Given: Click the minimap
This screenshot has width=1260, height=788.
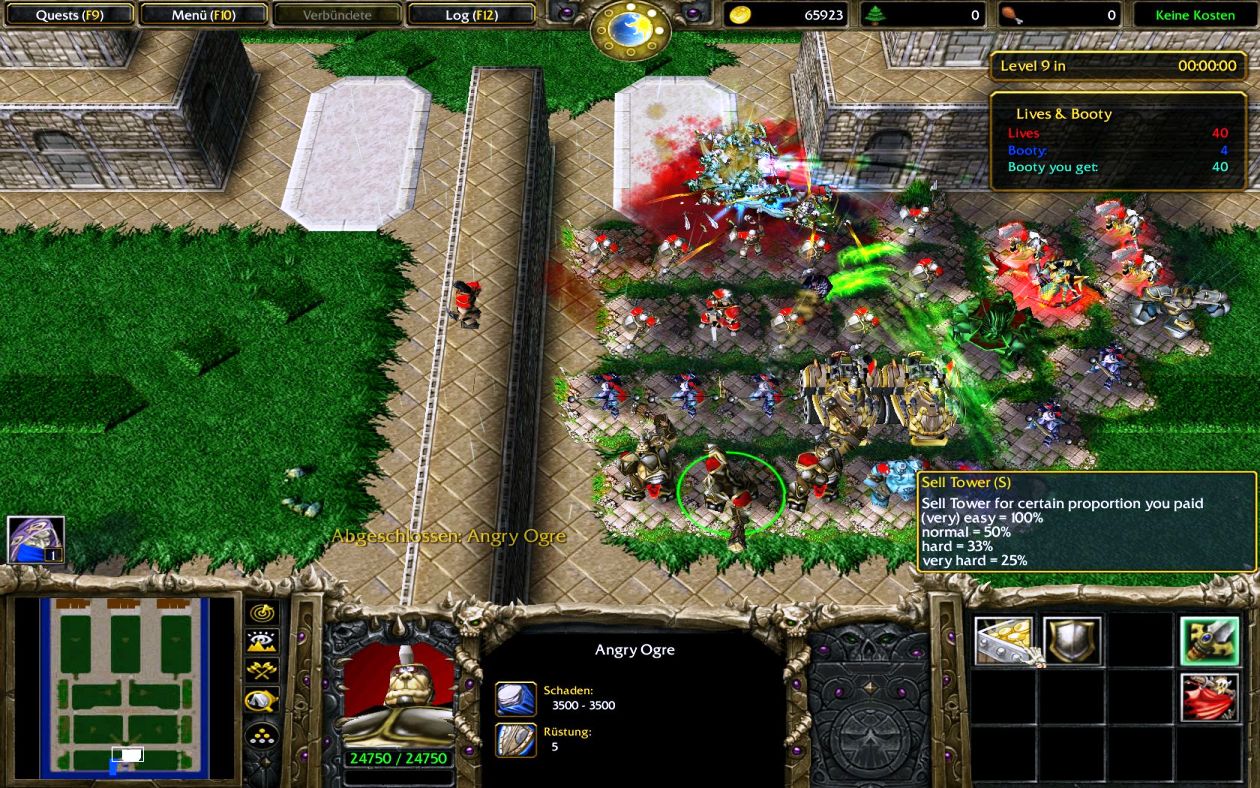Looking at the screenshot, I should [123, 686].
